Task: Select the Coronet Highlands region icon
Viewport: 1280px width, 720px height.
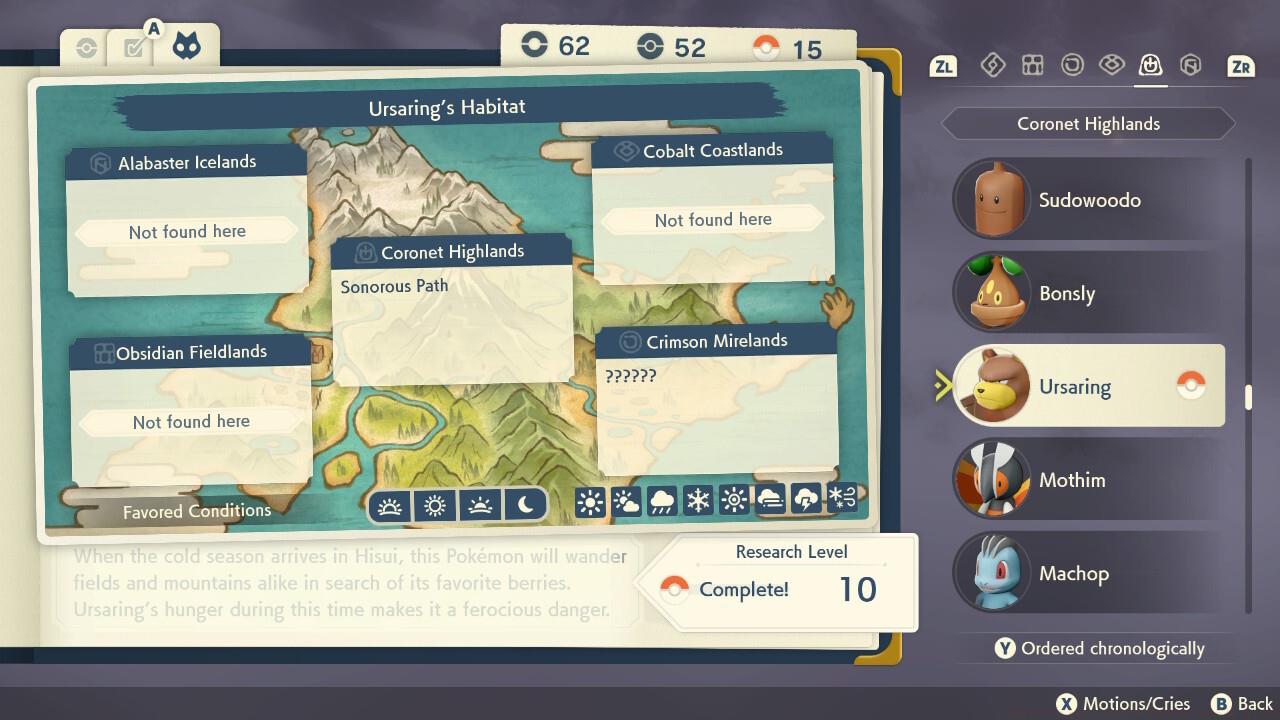Action: pyautogui.click(x=1150, y=66)
